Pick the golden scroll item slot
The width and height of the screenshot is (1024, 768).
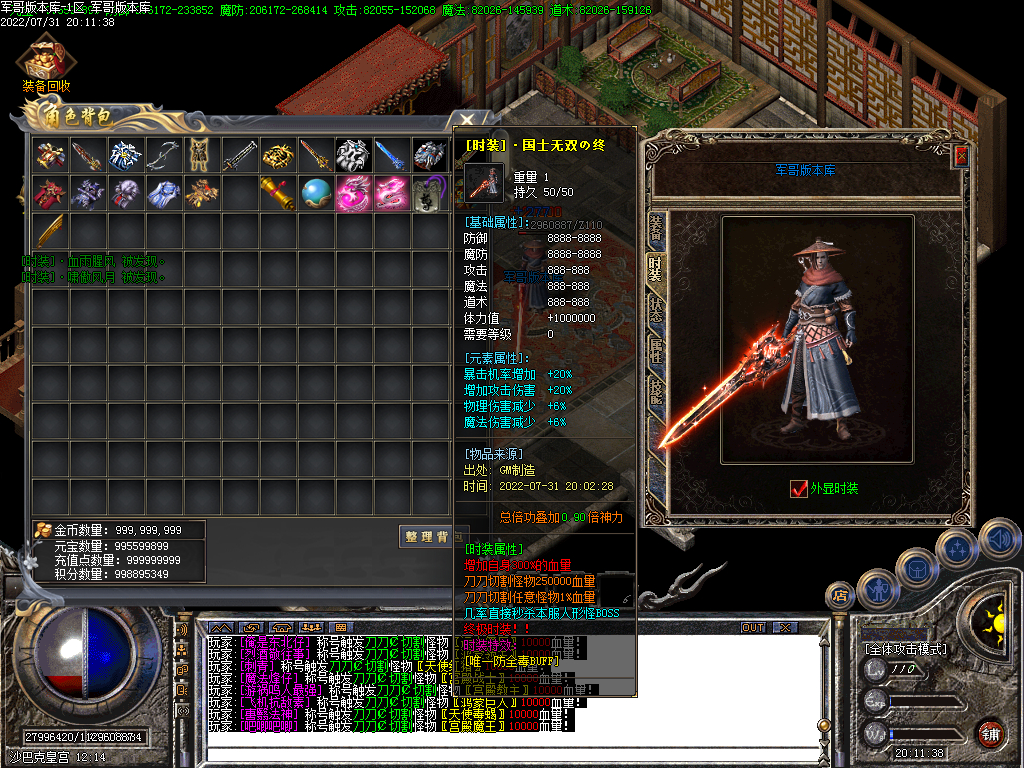tap(278, 192)
